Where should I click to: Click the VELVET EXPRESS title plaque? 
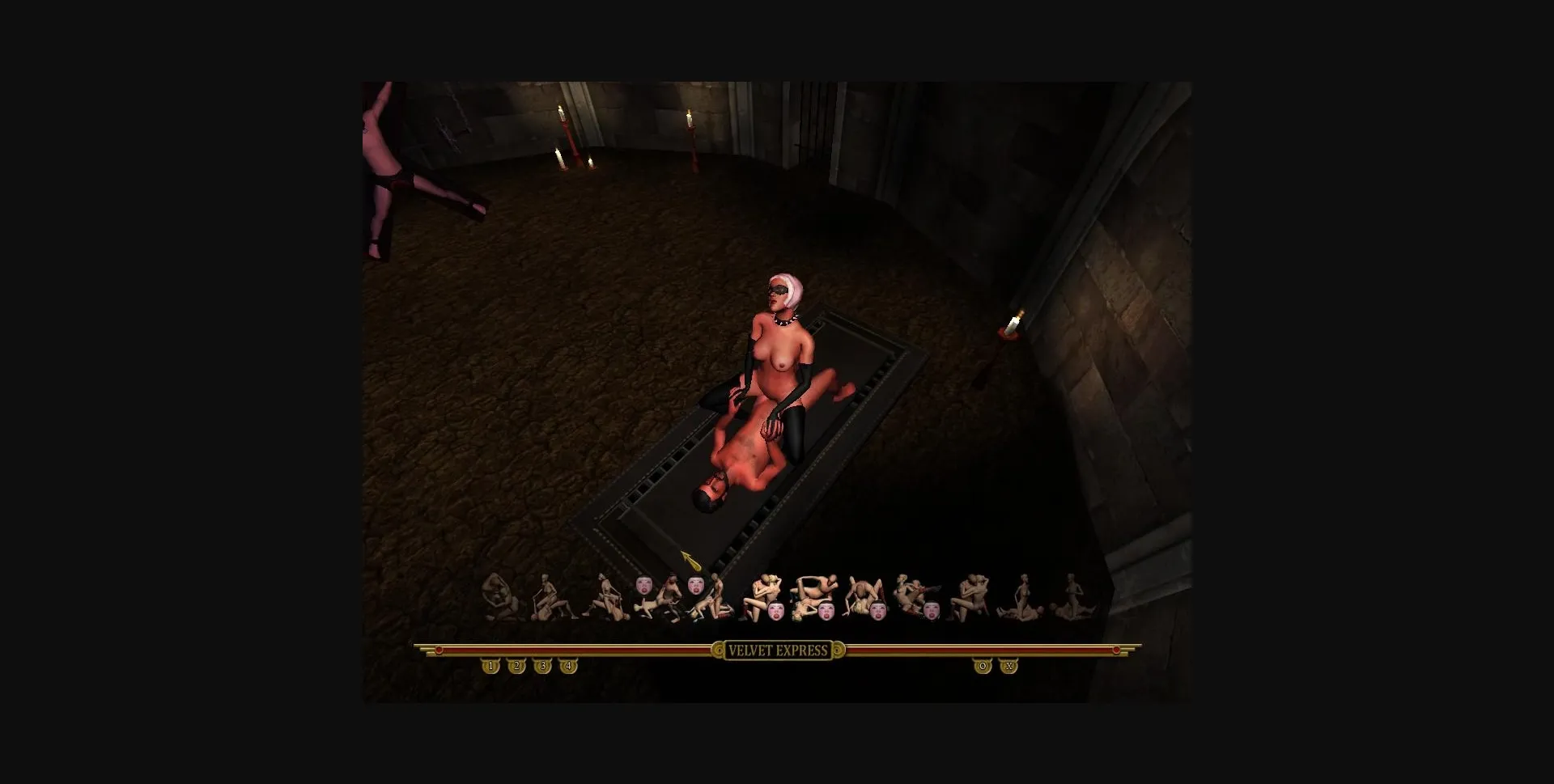(779, 651)
